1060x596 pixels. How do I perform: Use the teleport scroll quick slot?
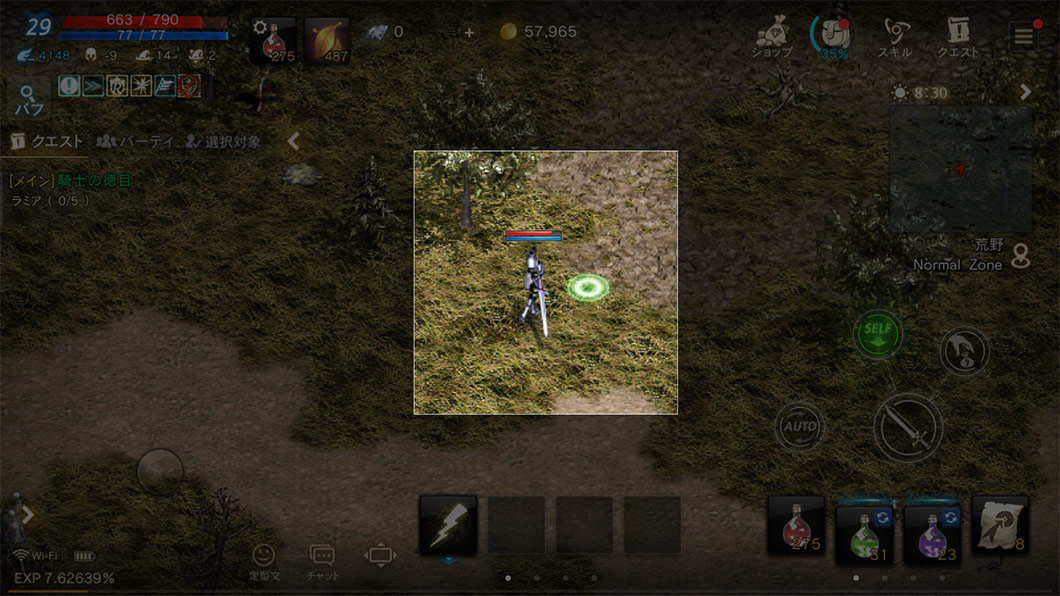pyautogui.click(x=1000, y=526)
